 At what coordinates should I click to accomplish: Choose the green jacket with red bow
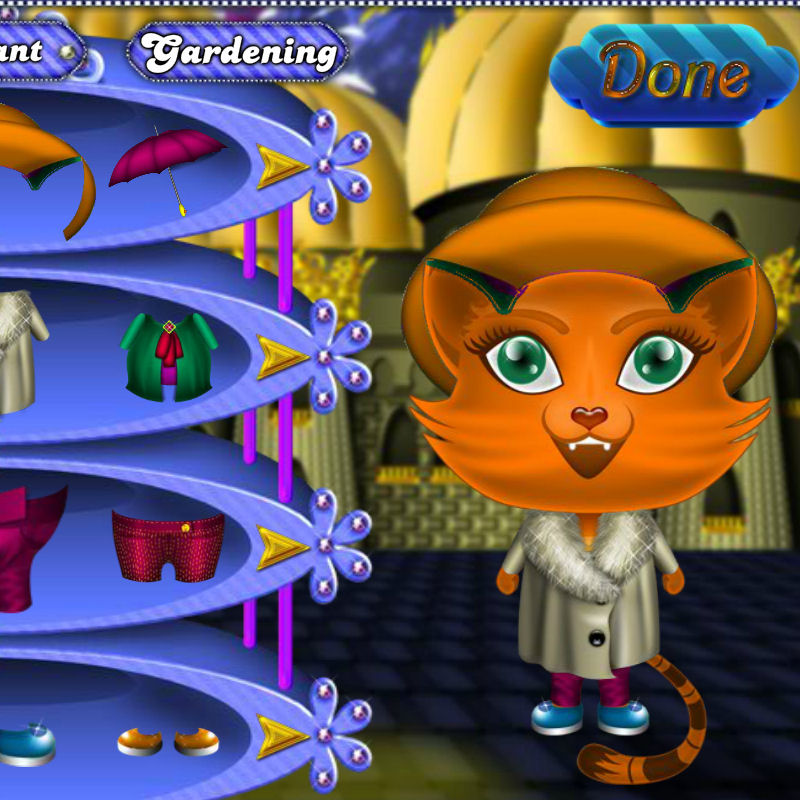[x=169, y=353]
